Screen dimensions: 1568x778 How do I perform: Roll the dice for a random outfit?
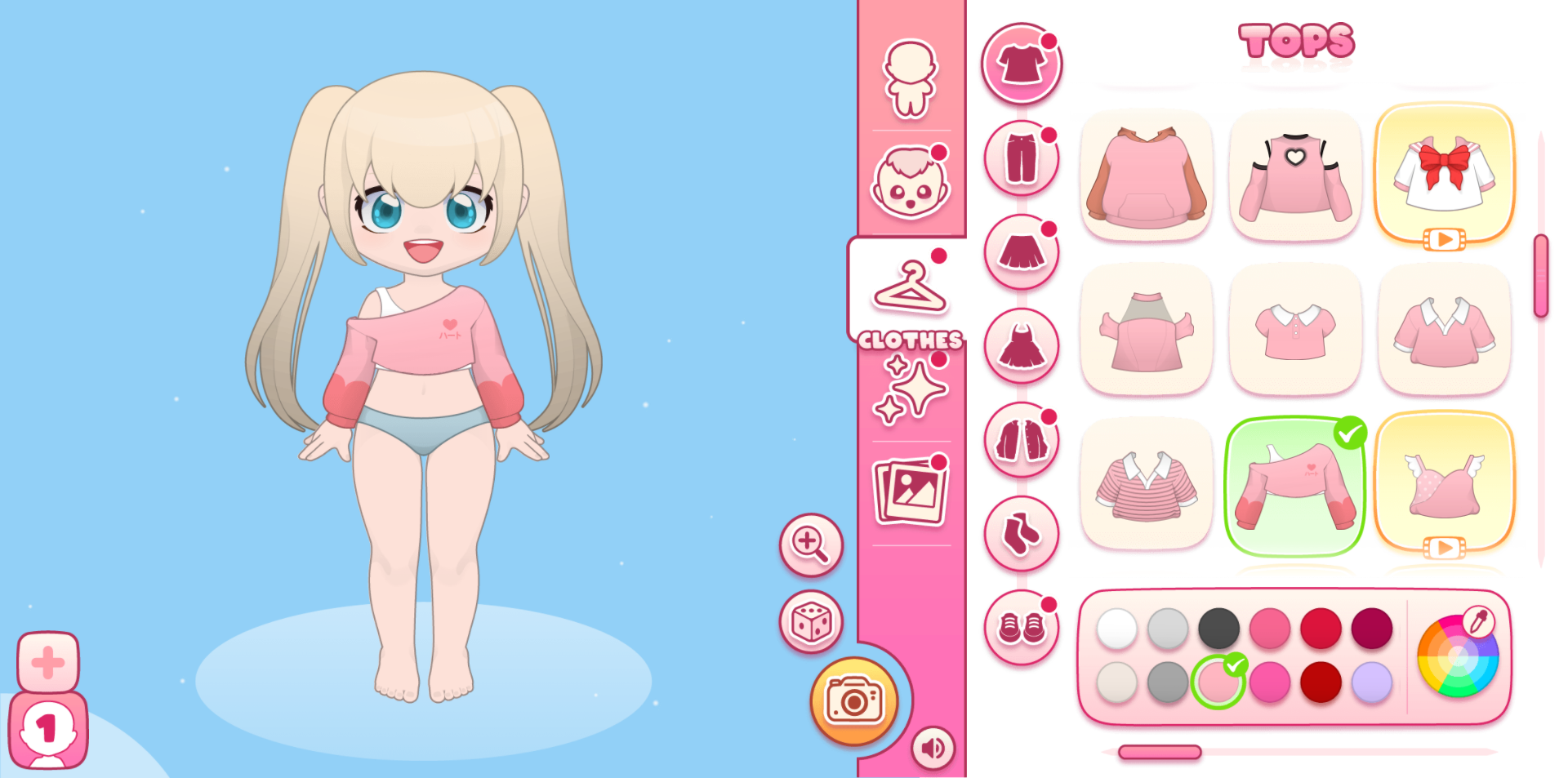click(810, 622)
